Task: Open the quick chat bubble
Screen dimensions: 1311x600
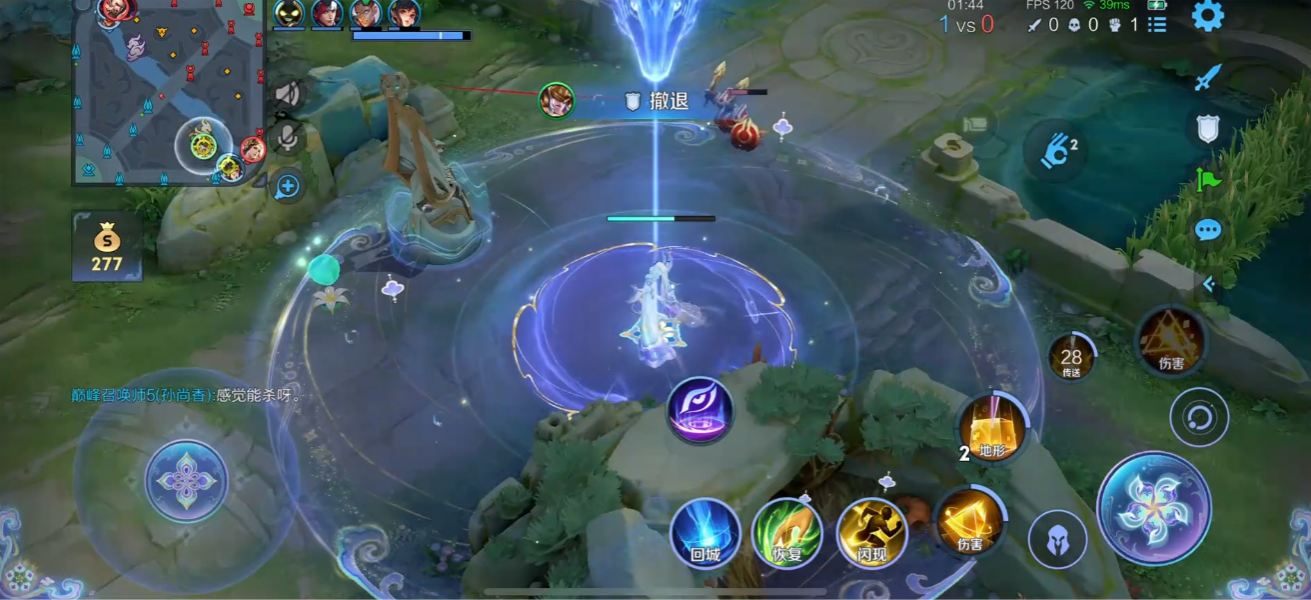Action: [x=1208, y=230]
